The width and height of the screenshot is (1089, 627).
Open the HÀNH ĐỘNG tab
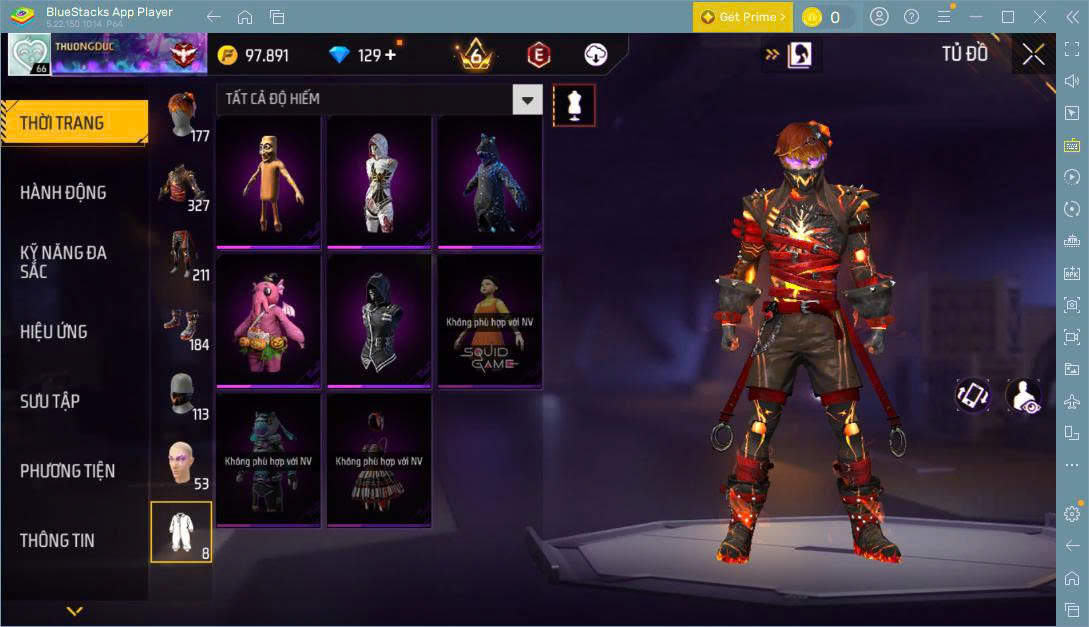pyautogui.click(x=63, y=192)
